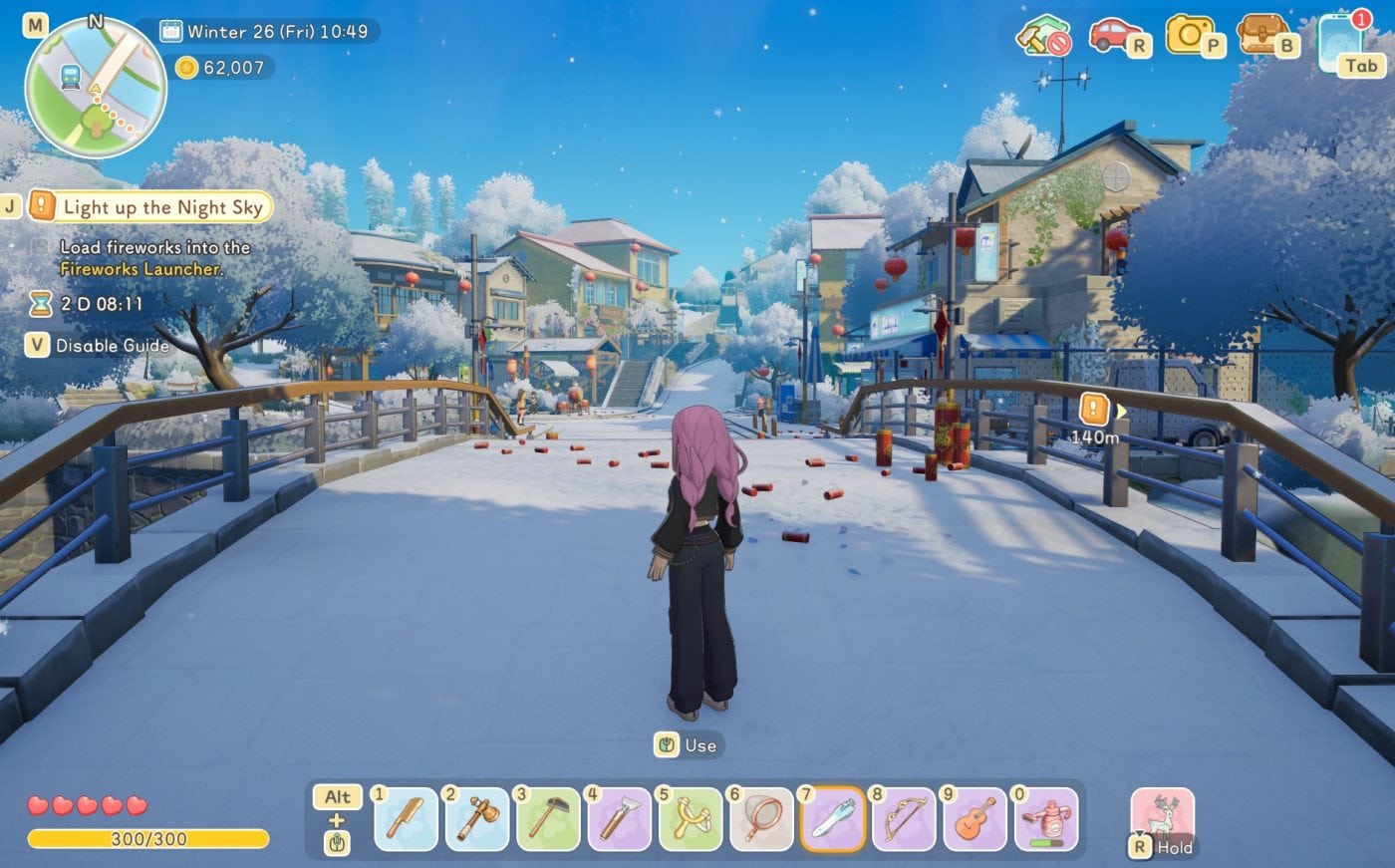Click the disabled build hammer icon
The image size is (1395, 868).
pyautogui.click(x=1043, y=42)
